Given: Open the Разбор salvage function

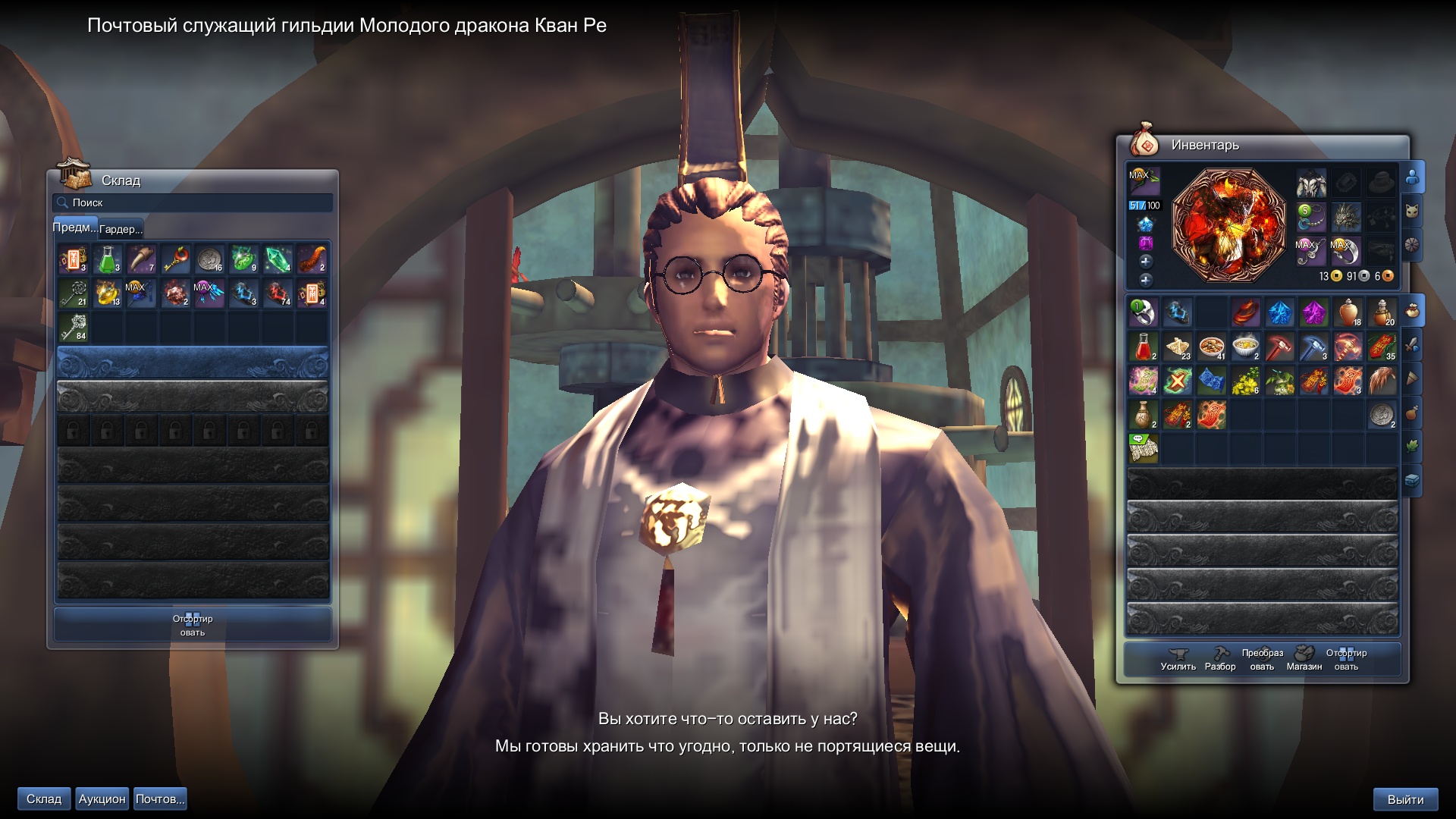Looking at the screenshot, I should 1220,659.
